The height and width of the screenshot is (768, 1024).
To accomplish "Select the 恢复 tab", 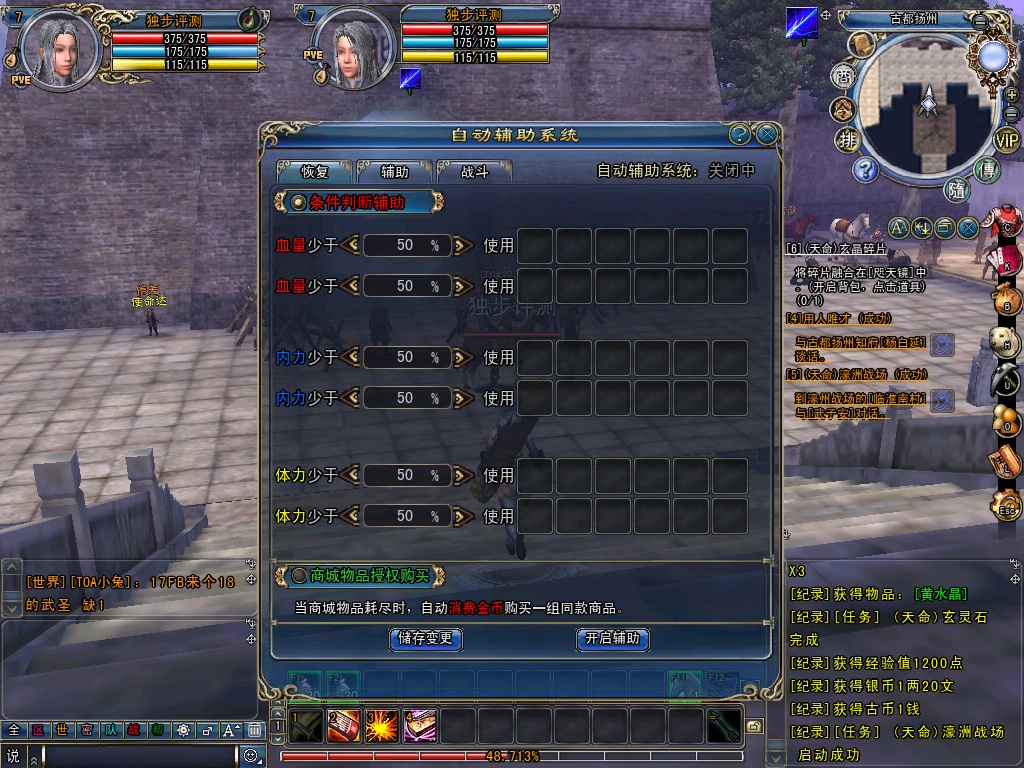I will click(315, 171).
